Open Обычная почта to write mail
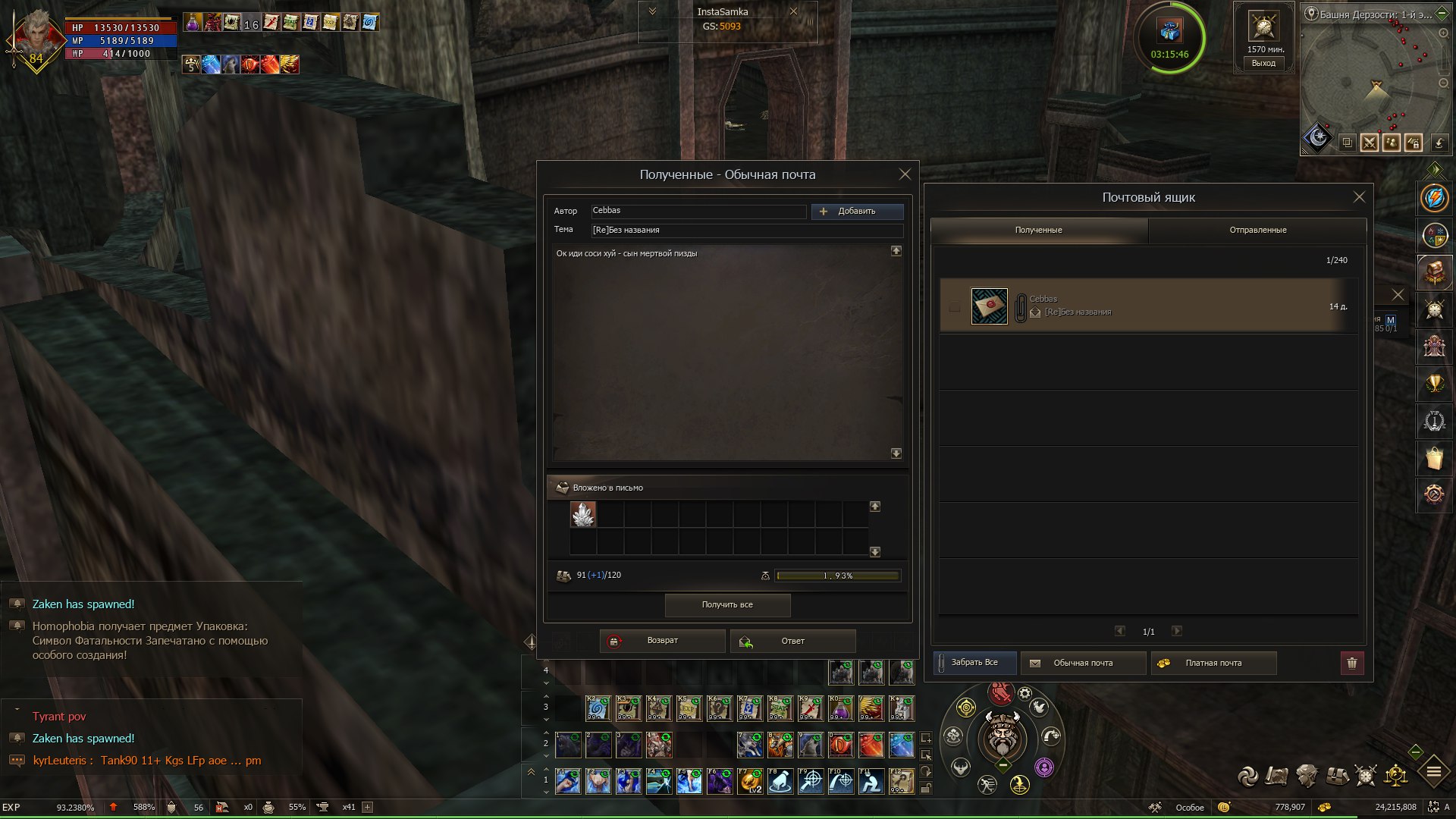The width and height of the screenshot is (1456, 819). point(1082,664)
